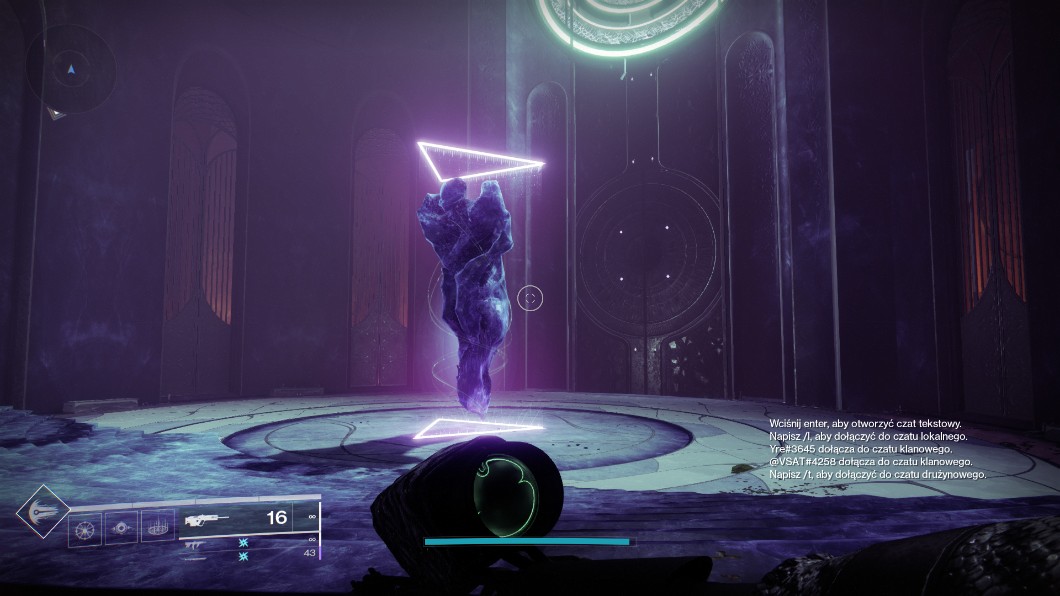
Task: Use the melee ability slot
Action: [120, 528]
